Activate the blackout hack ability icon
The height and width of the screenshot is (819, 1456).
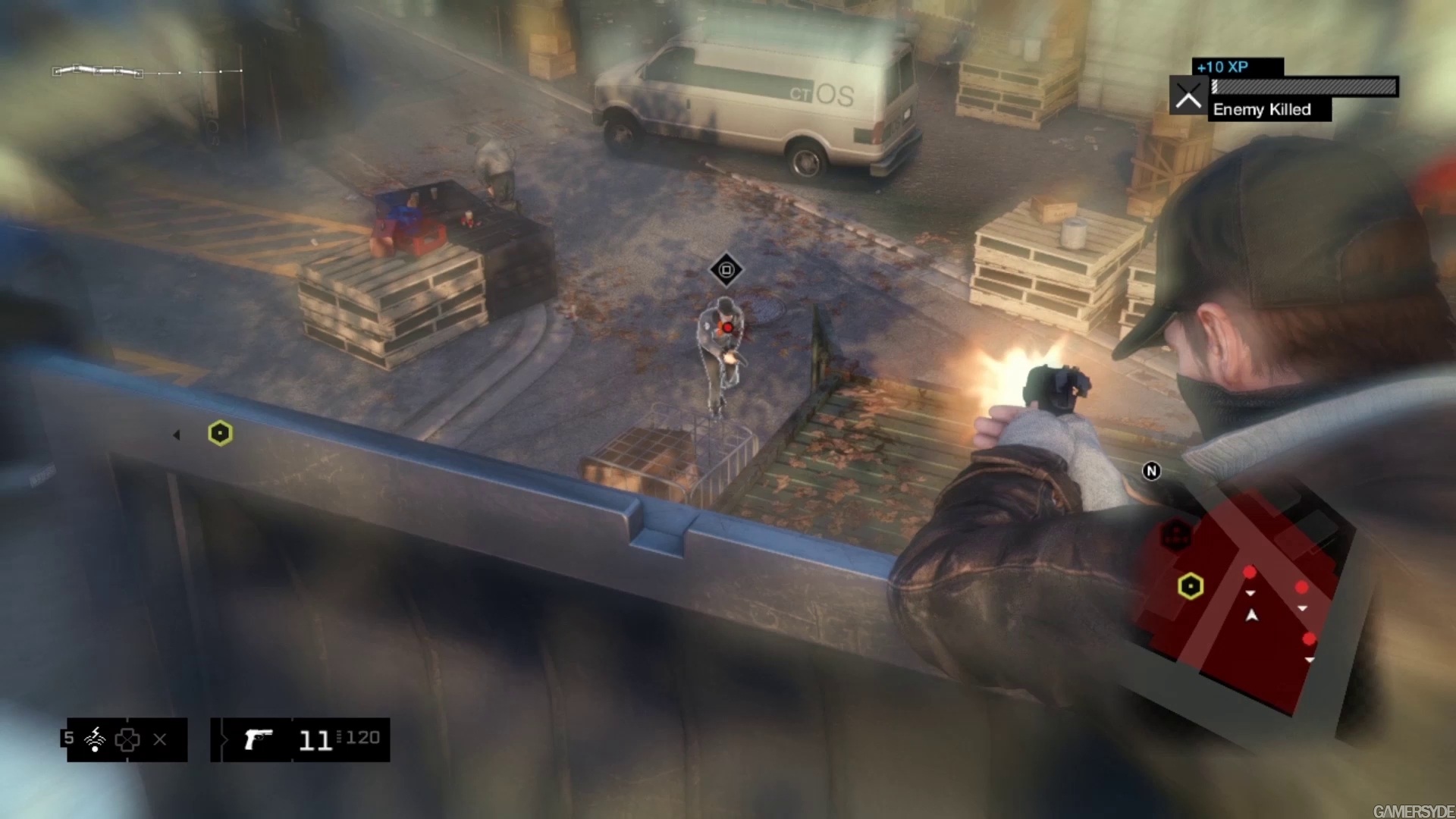96,739
